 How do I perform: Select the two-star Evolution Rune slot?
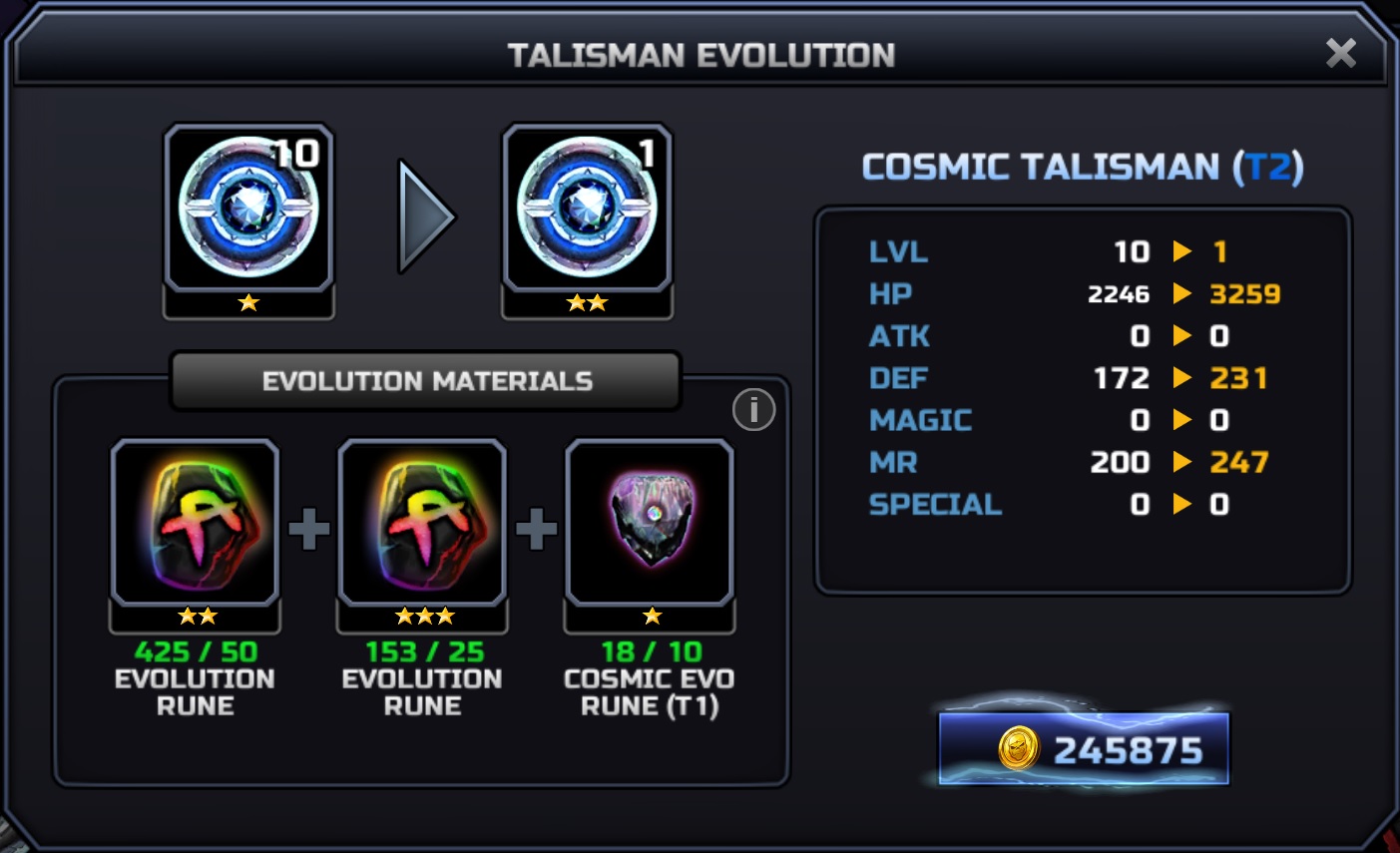pyautogui.click(x=196, y=522)
